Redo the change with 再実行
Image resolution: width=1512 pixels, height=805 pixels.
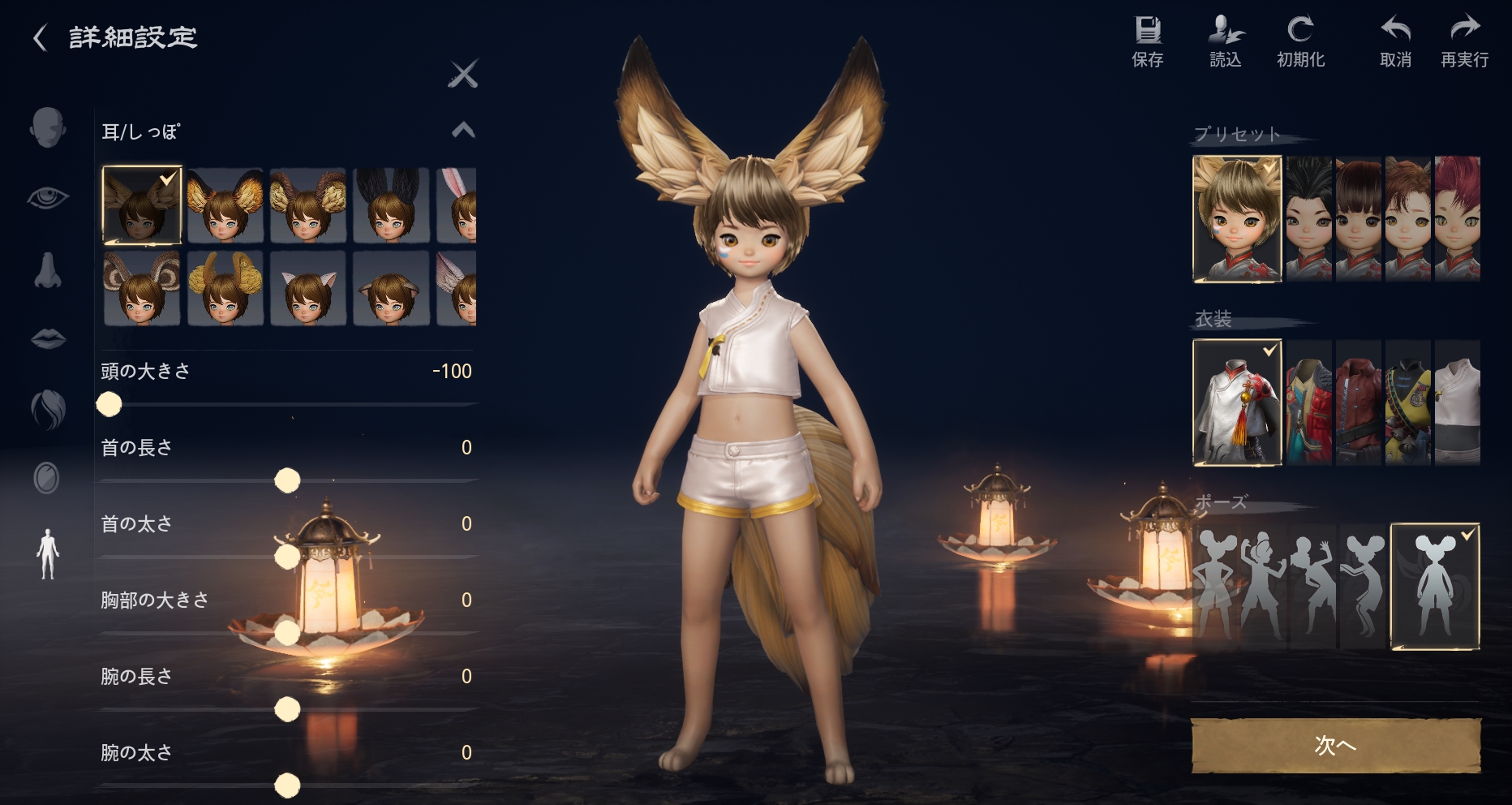1464,42
